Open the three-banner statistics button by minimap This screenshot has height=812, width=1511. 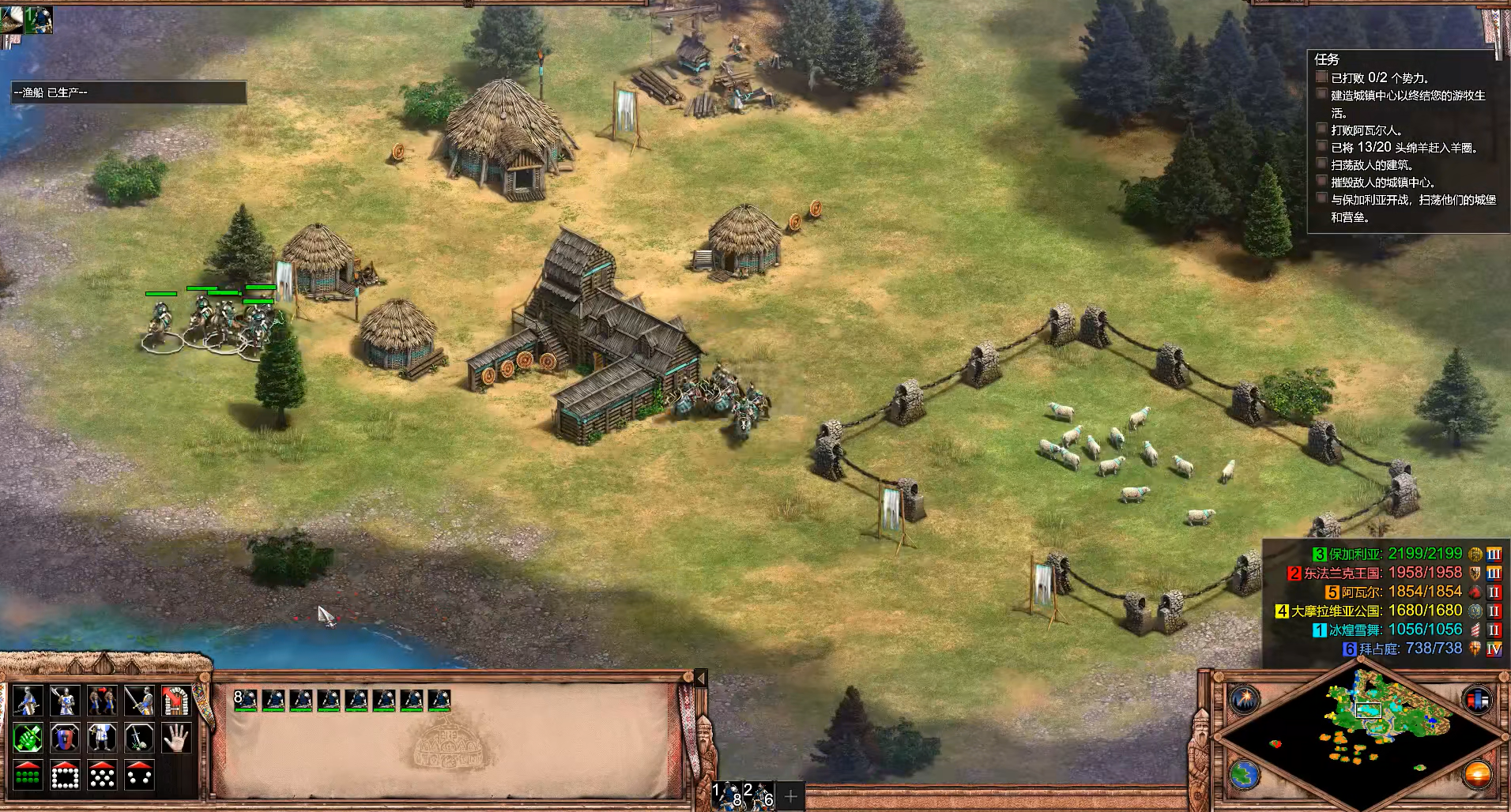(1477, 699)
